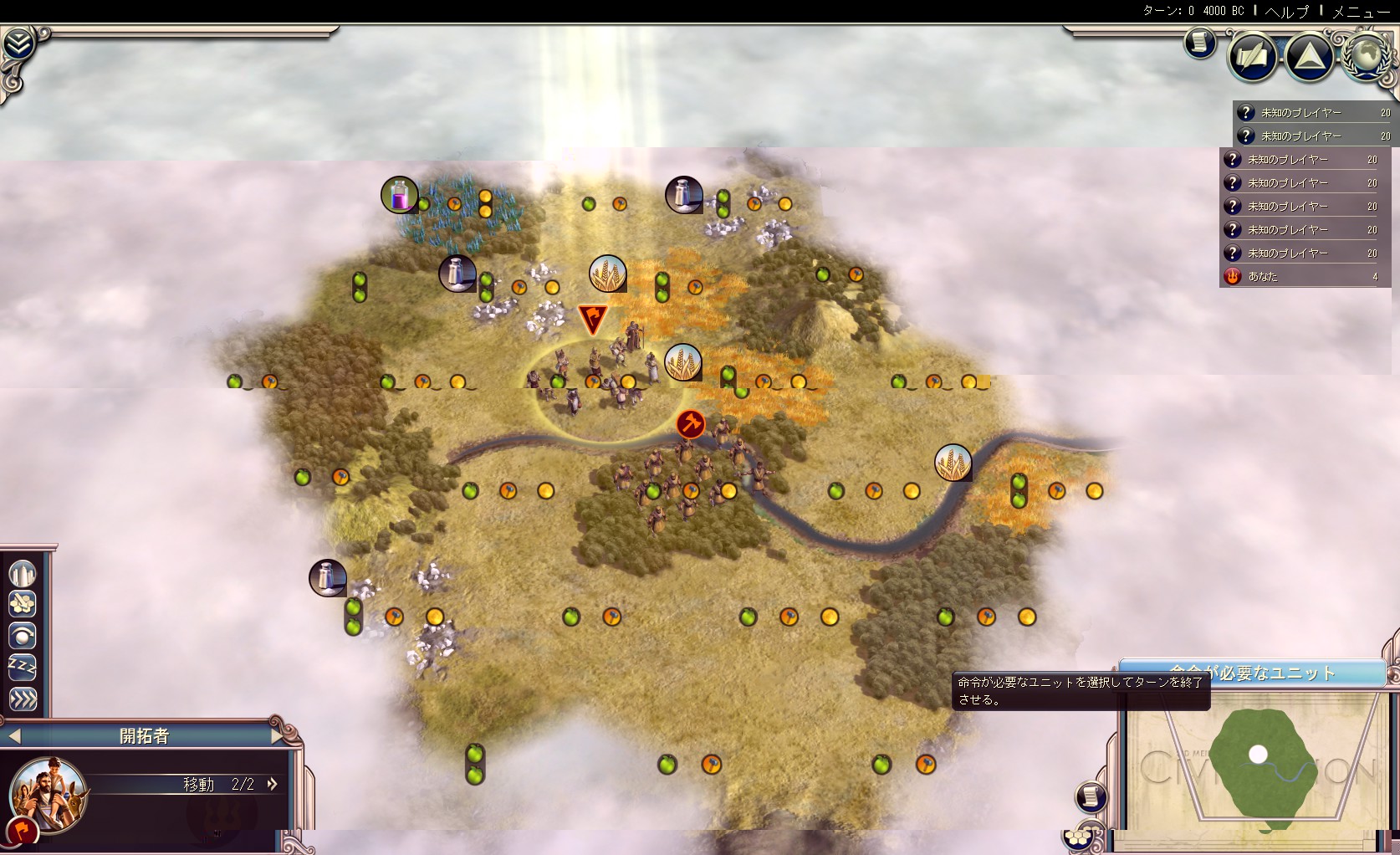
Task: Cycle to the previous unit with left arrow
Action: (13, 736)
